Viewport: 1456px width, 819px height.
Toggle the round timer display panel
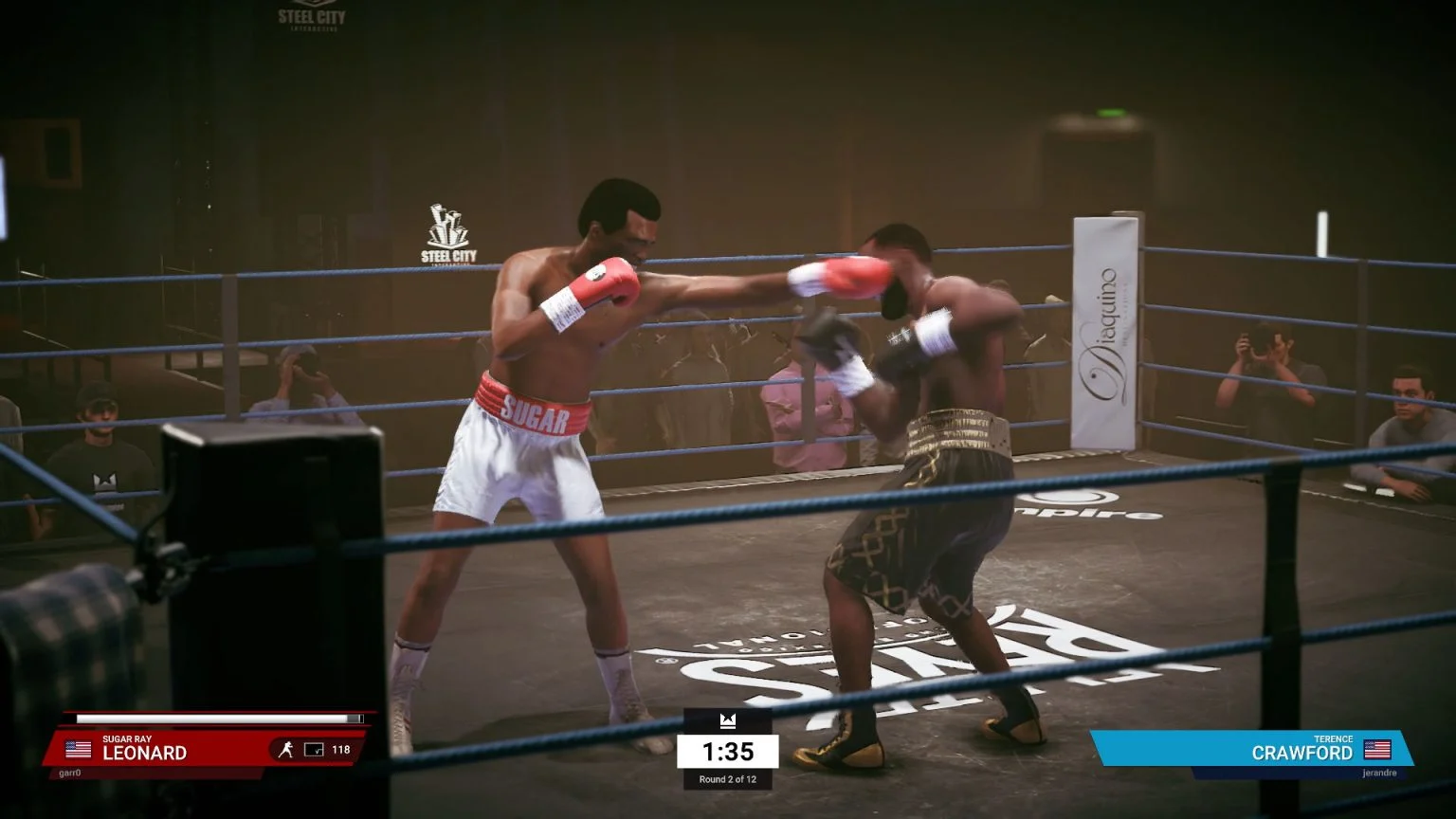click(x=728, y=752)
